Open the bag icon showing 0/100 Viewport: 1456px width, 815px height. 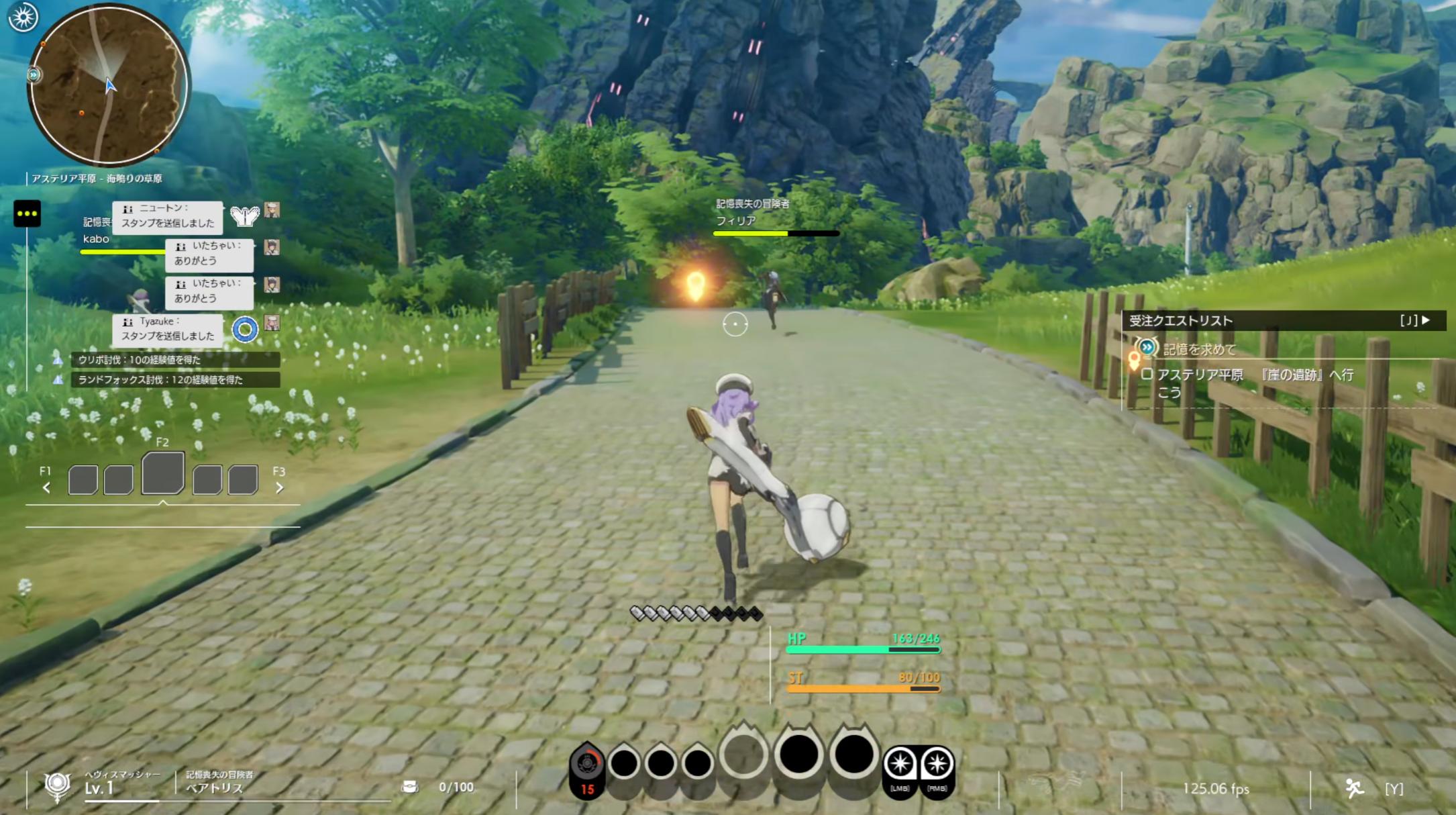point(409,787)
